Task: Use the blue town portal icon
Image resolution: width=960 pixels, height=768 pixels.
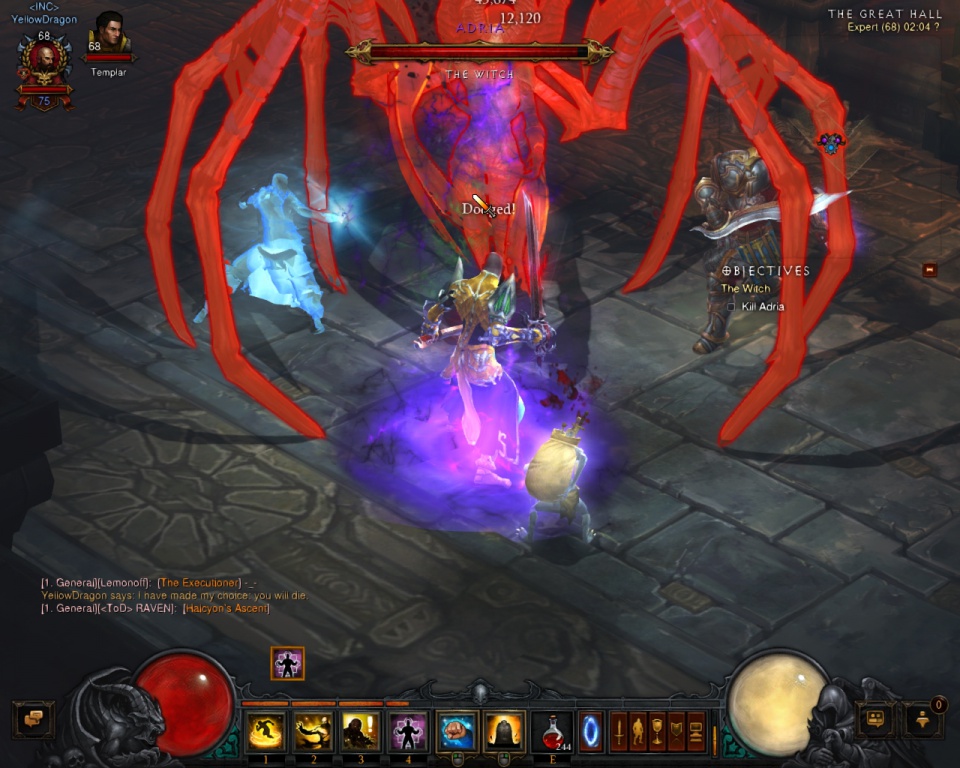Action: [x=591, y=730]
